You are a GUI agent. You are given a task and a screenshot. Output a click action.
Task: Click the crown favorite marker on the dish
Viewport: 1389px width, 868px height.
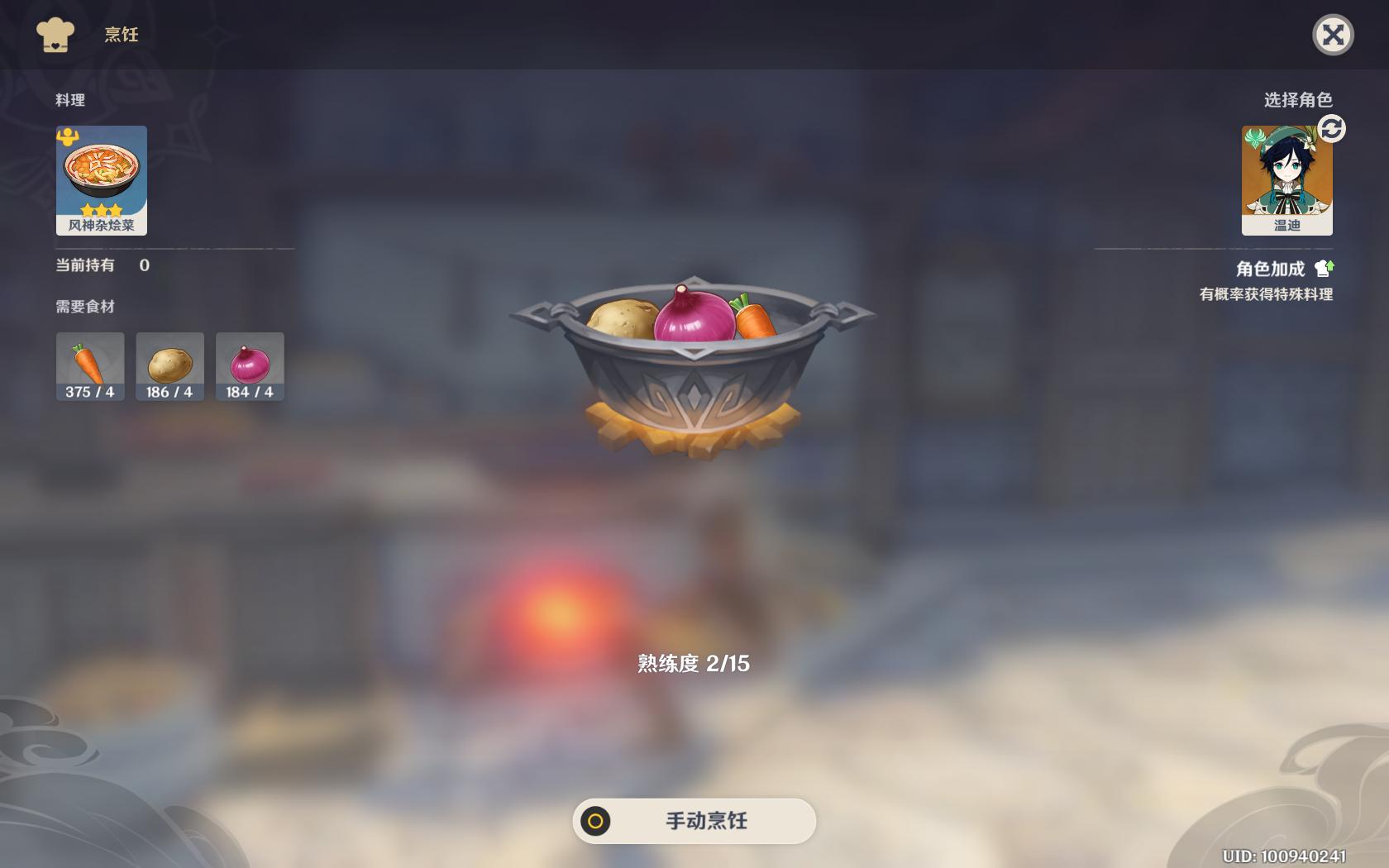point(69,137)
